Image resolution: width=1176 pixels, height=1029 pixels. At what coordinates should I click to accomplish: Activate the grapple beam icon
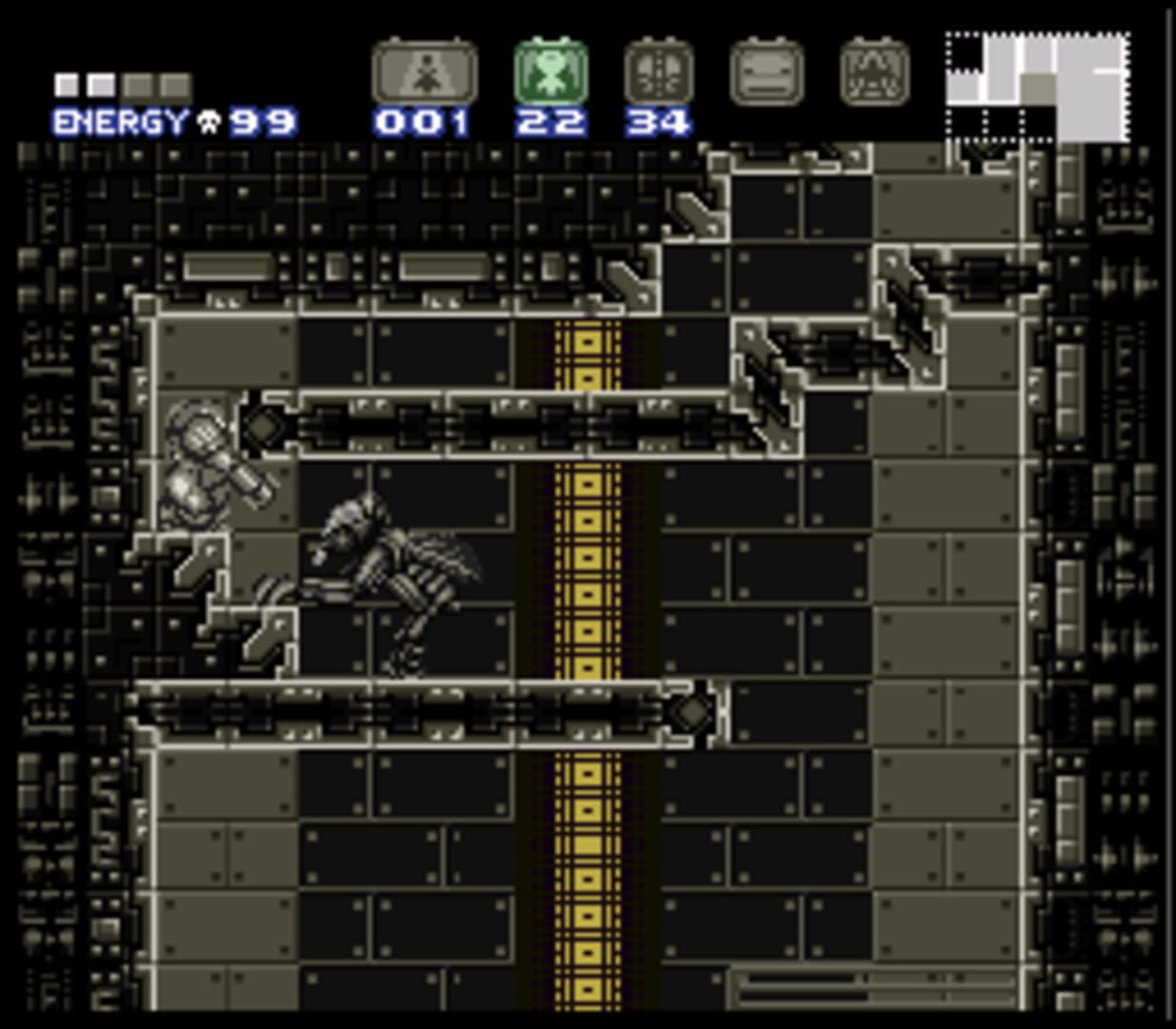[766, 72]
